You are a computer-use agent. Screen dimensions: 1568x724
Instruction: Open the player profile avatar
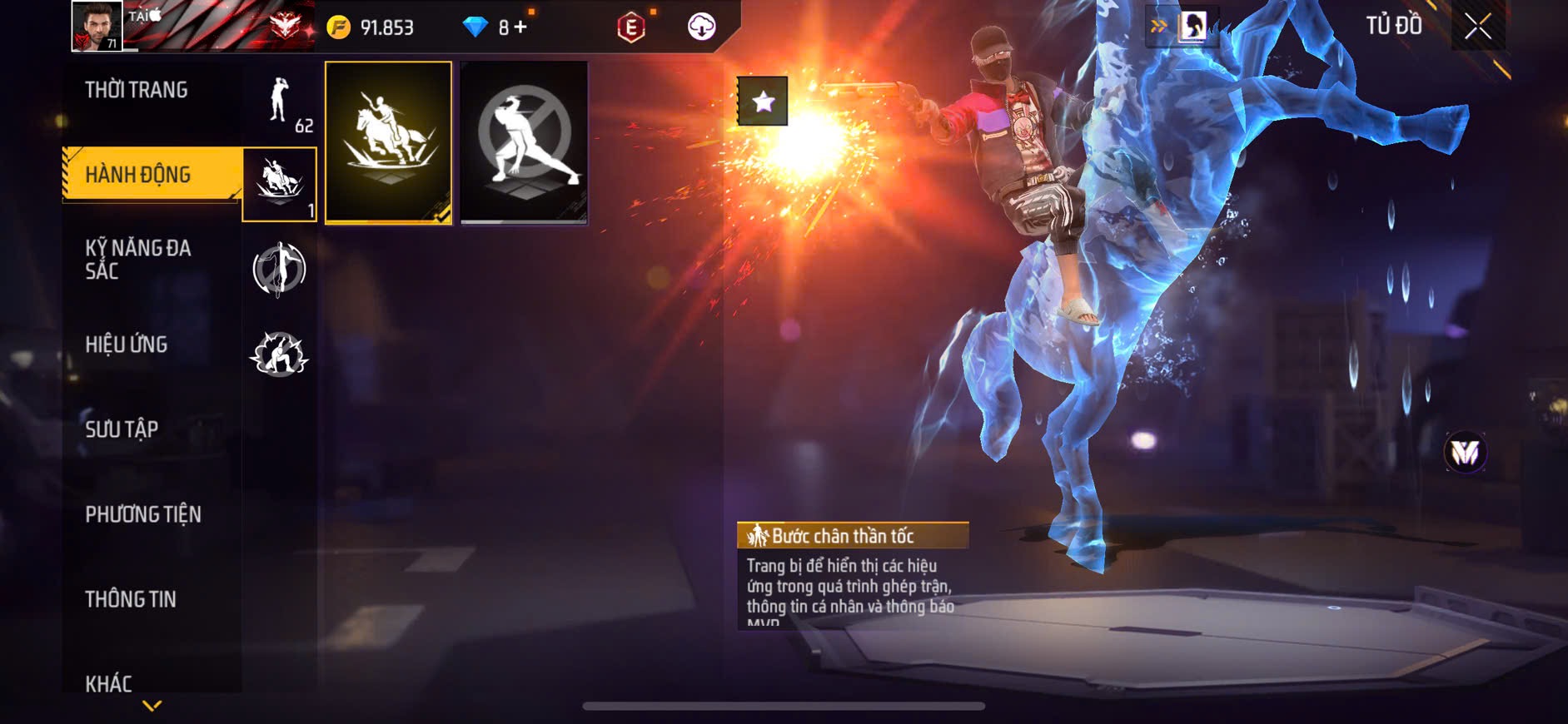[x=97, y=26]
